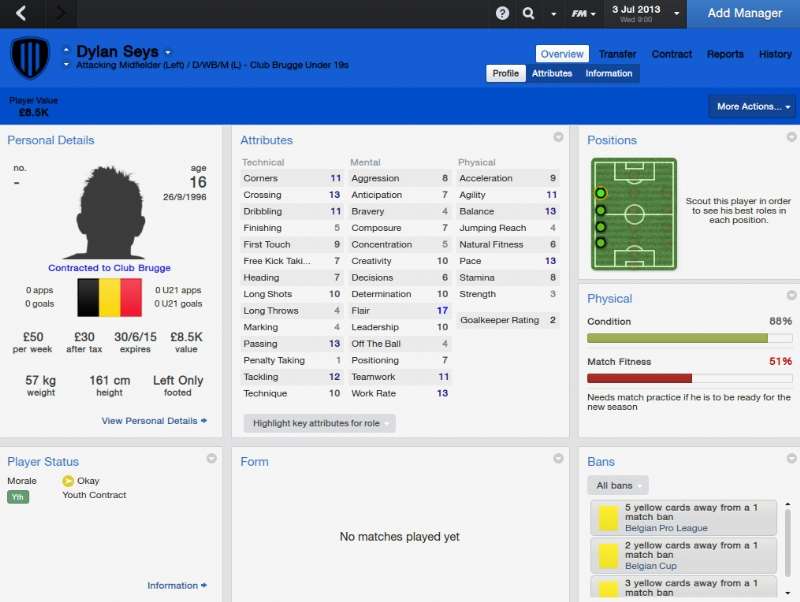800x602 pixels.
Task: Open the All bans filter dropdown
Action: tap(617, 485)
